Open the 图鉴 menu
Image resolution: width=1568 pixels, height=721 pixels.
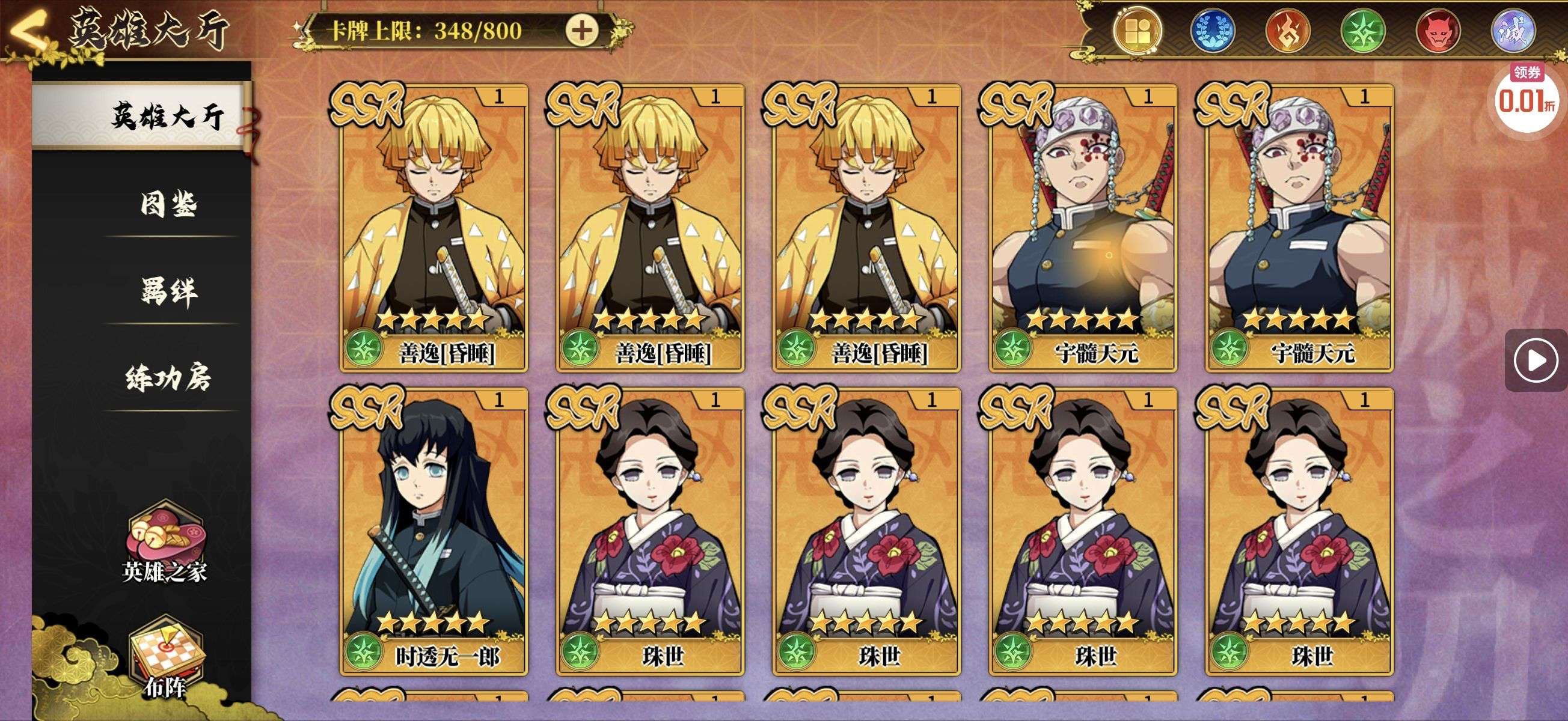pos(168,204)
